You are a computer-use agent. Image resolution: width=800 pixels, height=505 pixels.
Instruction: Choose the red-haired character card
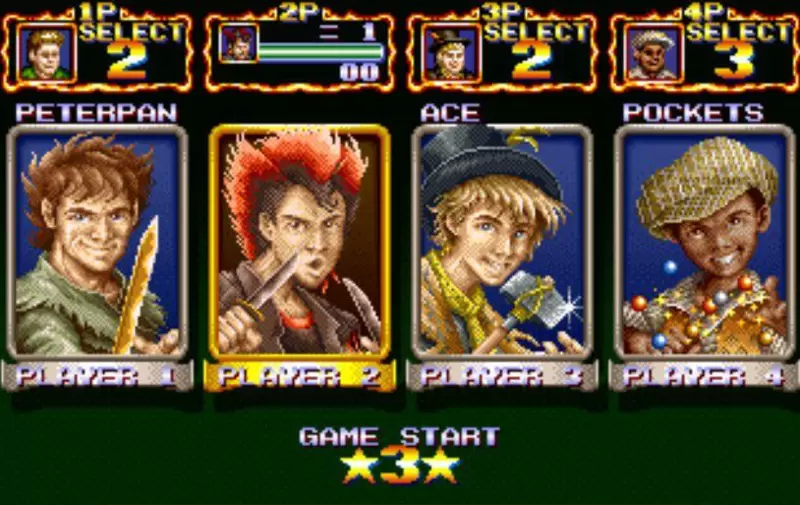click(299, 241)
